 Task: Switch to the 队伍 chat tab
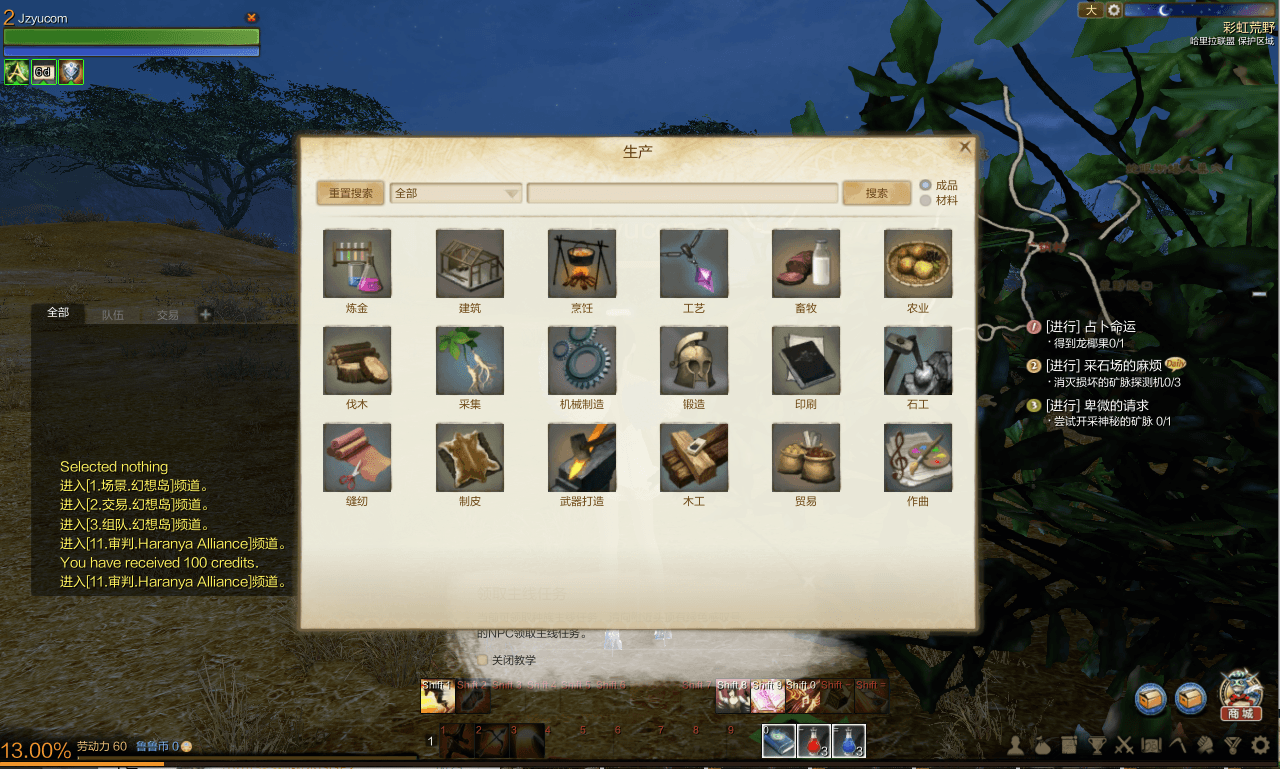tap(112, 312)
